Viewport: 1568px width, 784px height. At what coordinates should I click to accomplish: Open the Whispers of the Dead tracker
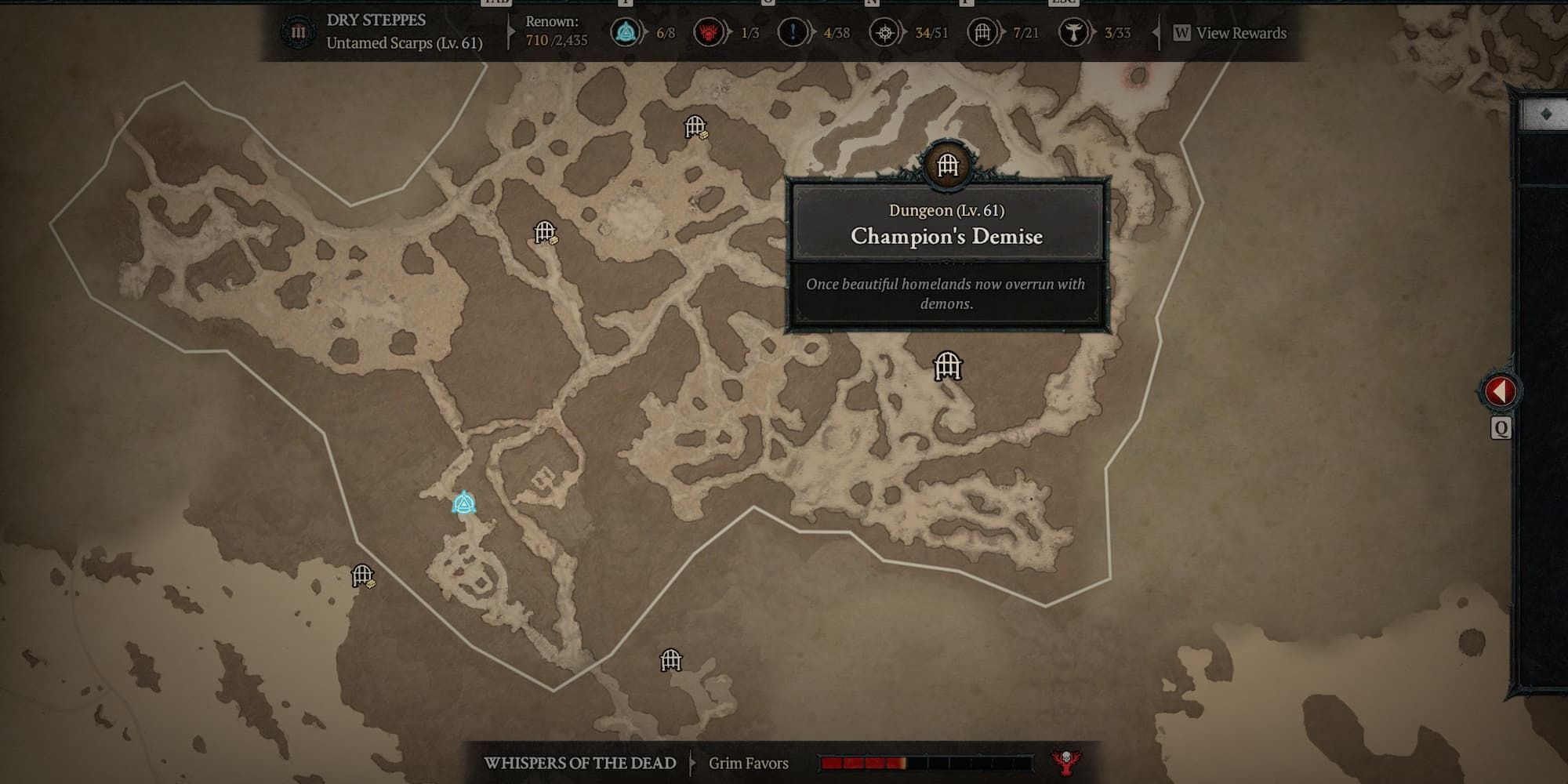pos(580,763)
